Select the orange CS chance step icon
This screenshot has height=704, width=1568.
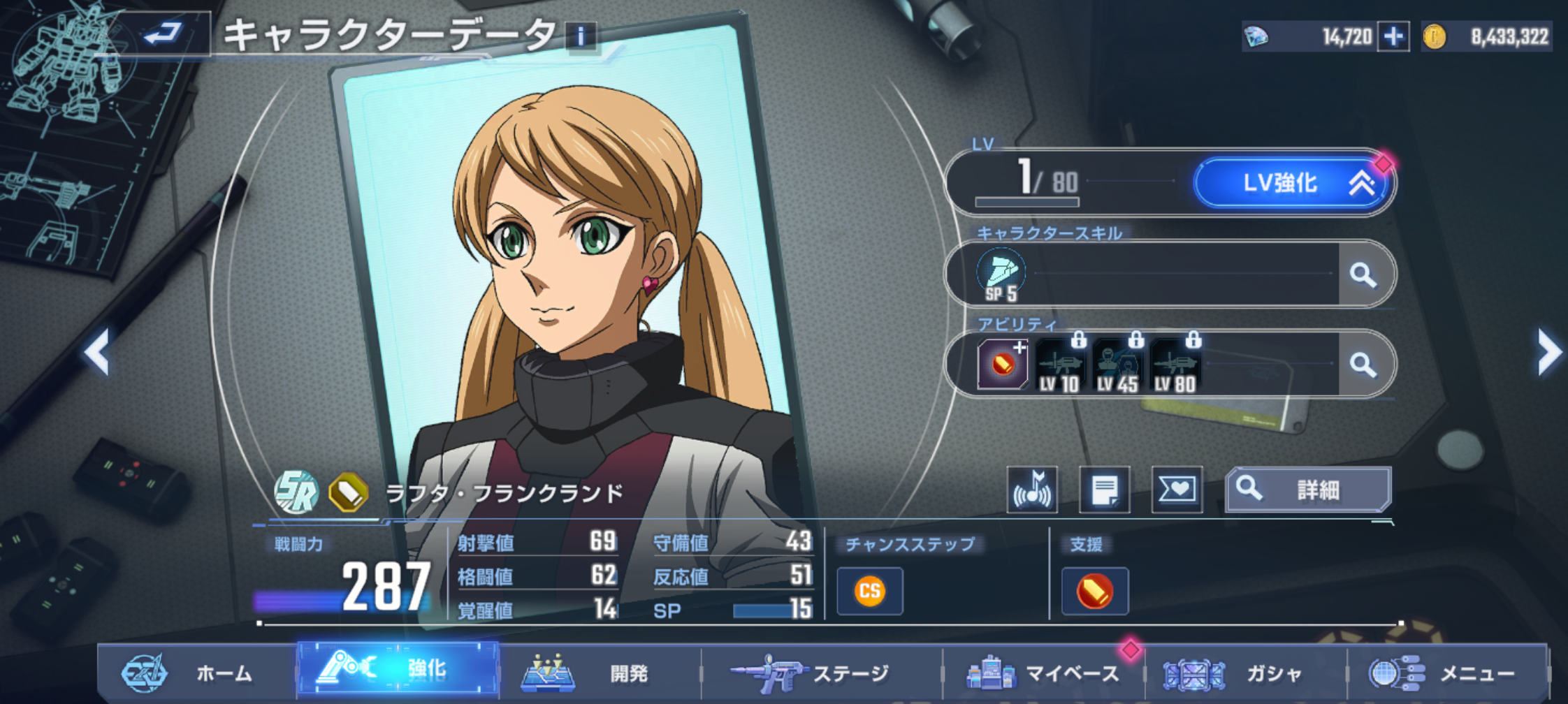870,592
